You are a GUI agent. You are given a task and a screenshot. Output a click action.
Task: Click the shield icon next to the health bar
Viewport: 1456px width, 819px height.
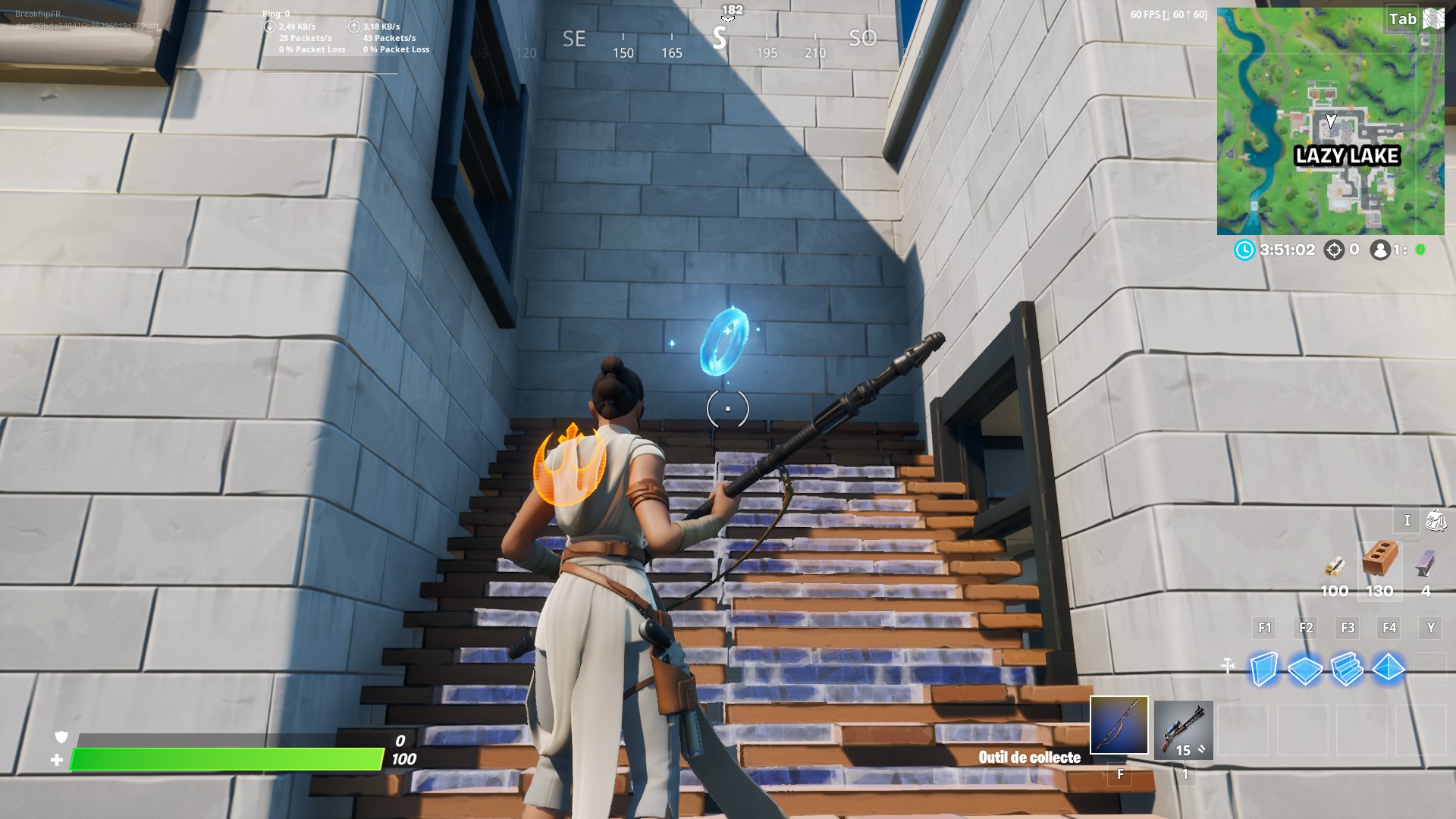[x=61, y=736]
